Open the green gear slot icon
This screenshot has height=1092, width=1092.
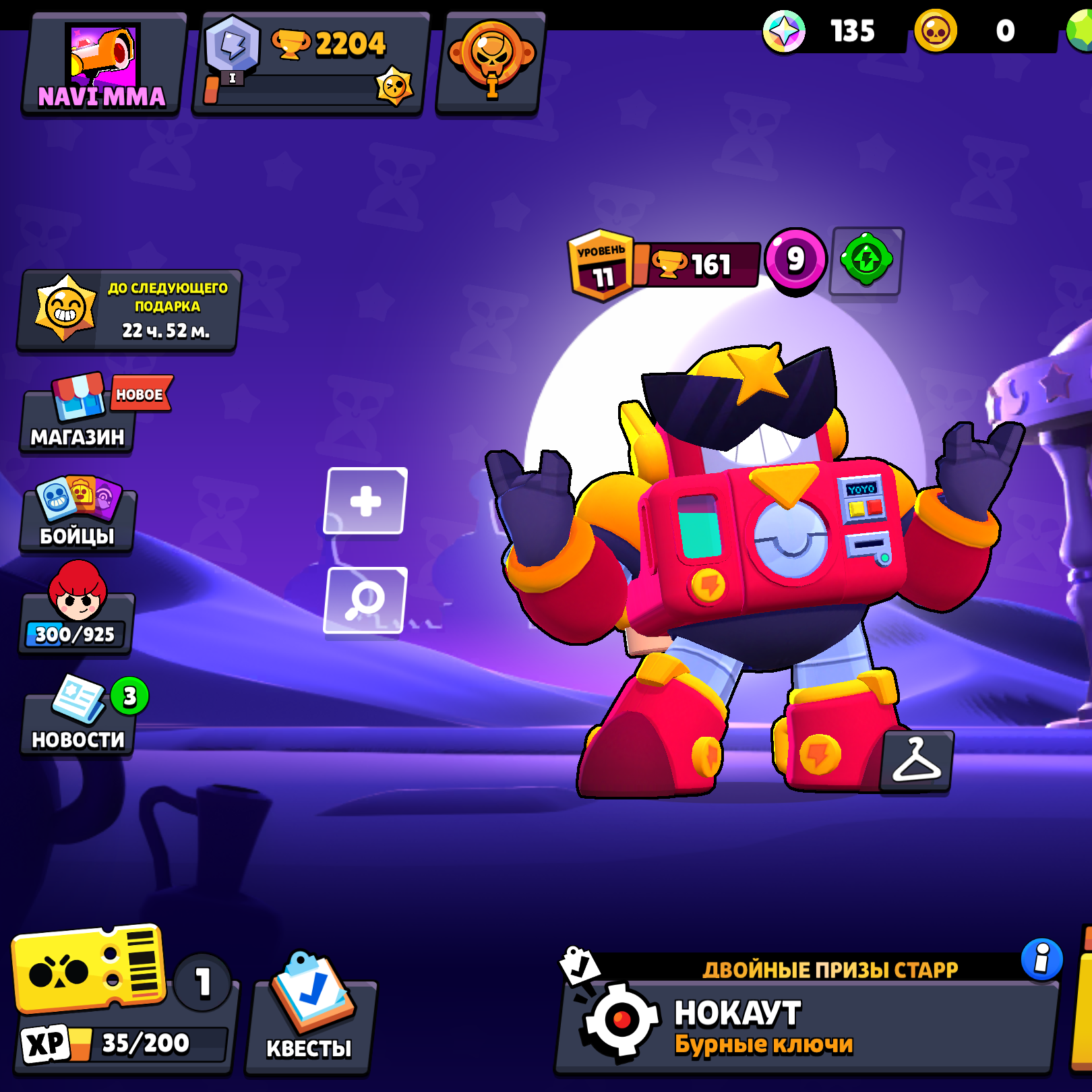tap(866, 260)
